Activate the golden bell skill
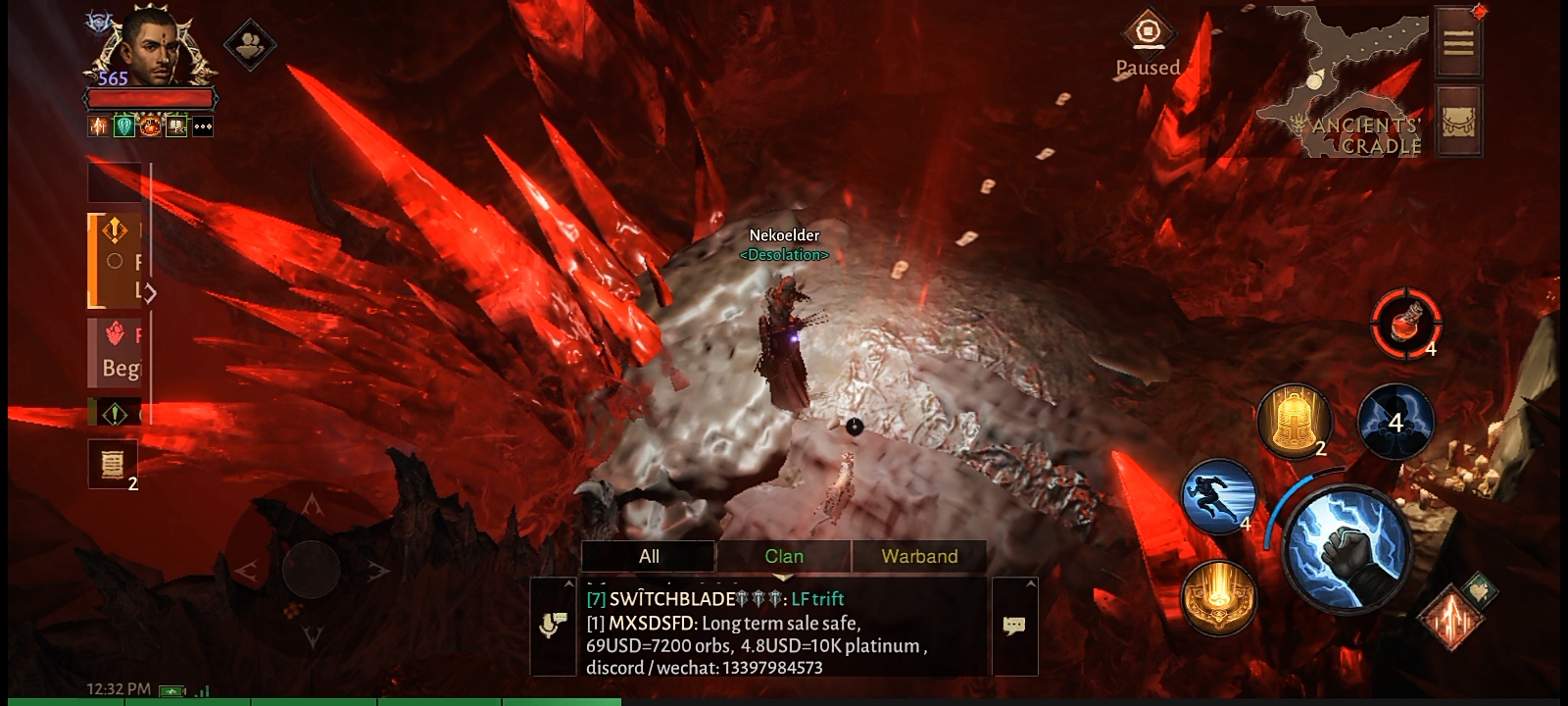 1294,421
